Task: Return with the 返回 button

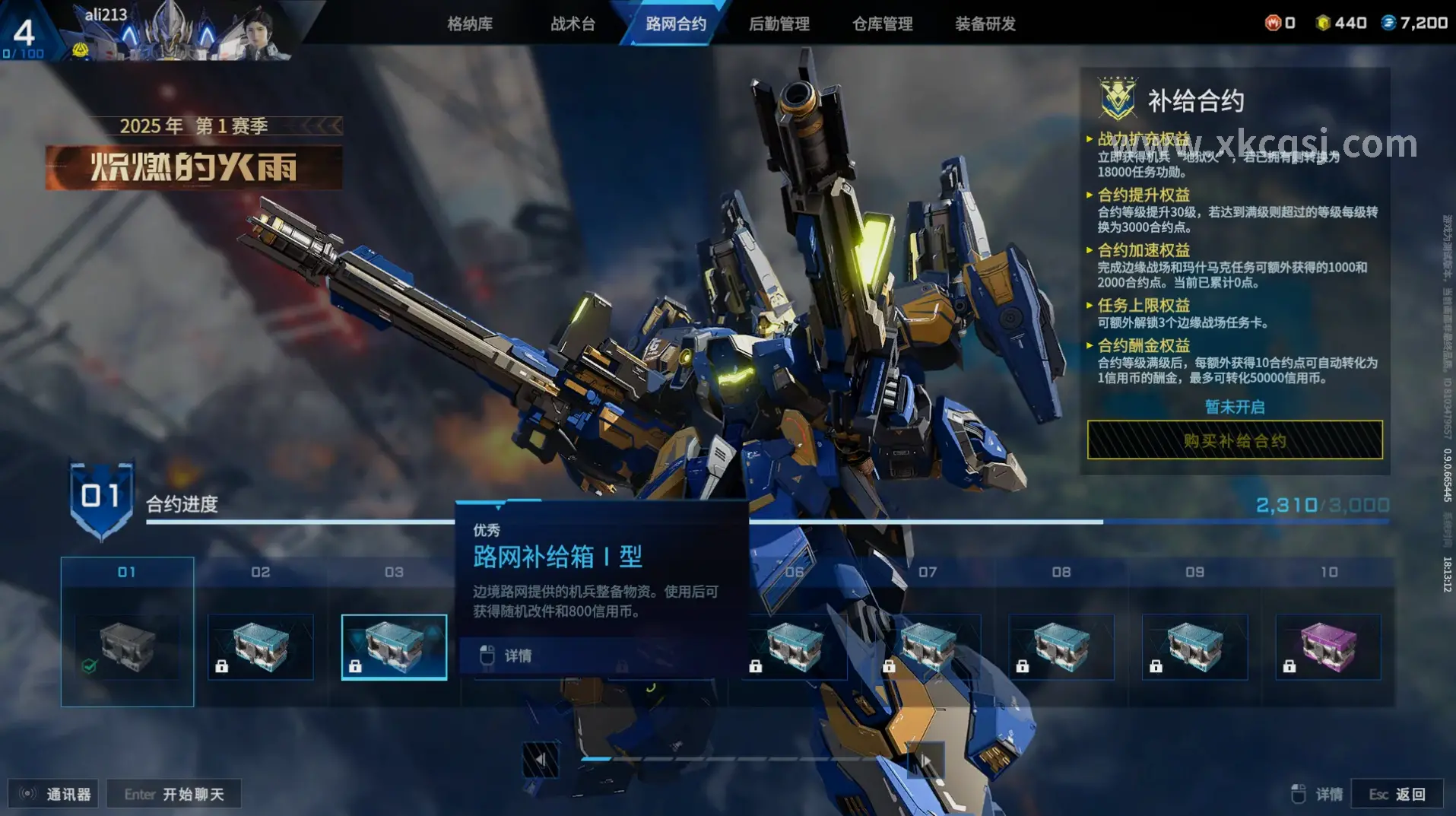Action: pos(1397,794)
